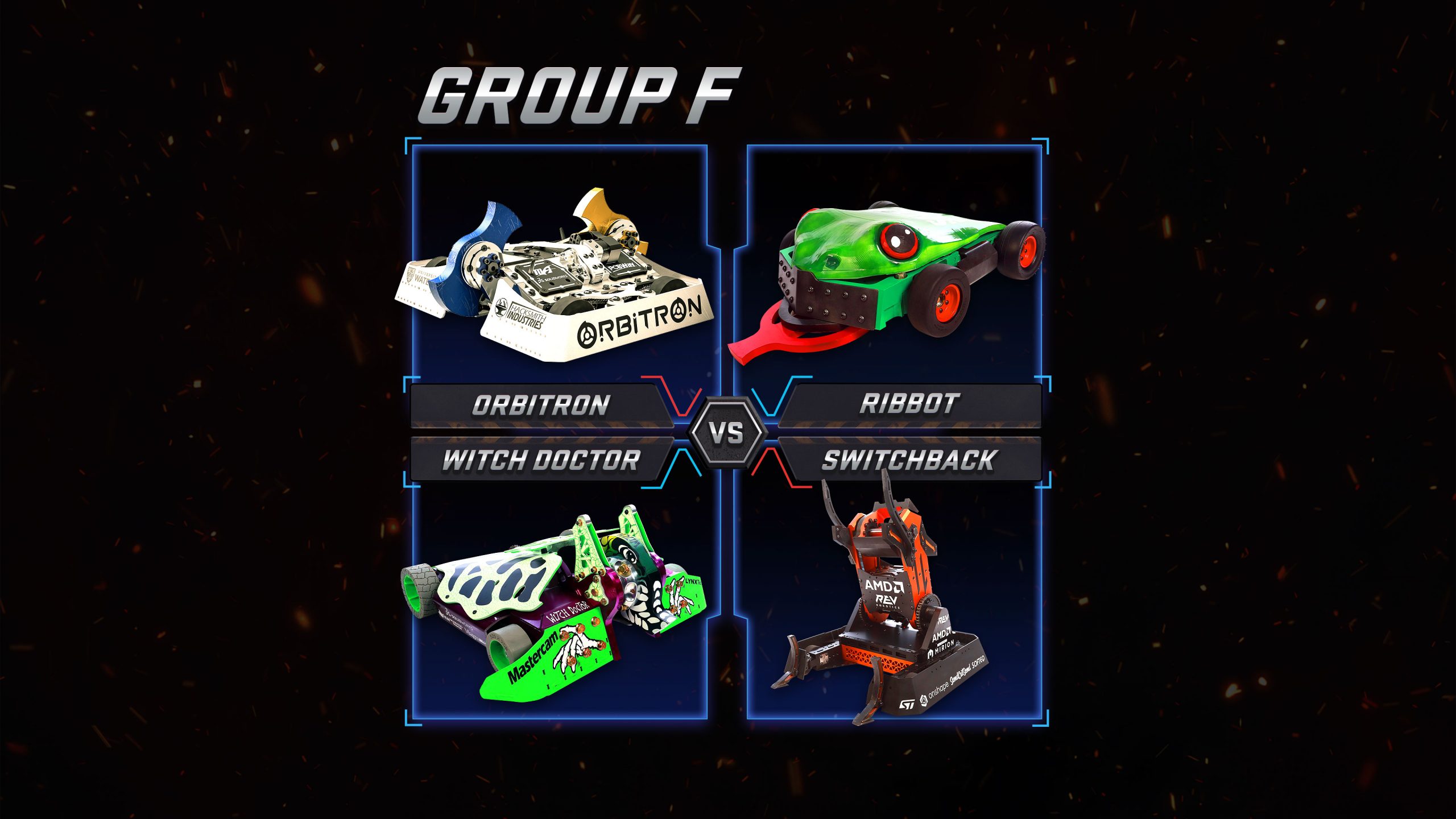Select the Orbitron name plate
The height and width of the screenshot is (819, 1456).
[x=540, y=405]
